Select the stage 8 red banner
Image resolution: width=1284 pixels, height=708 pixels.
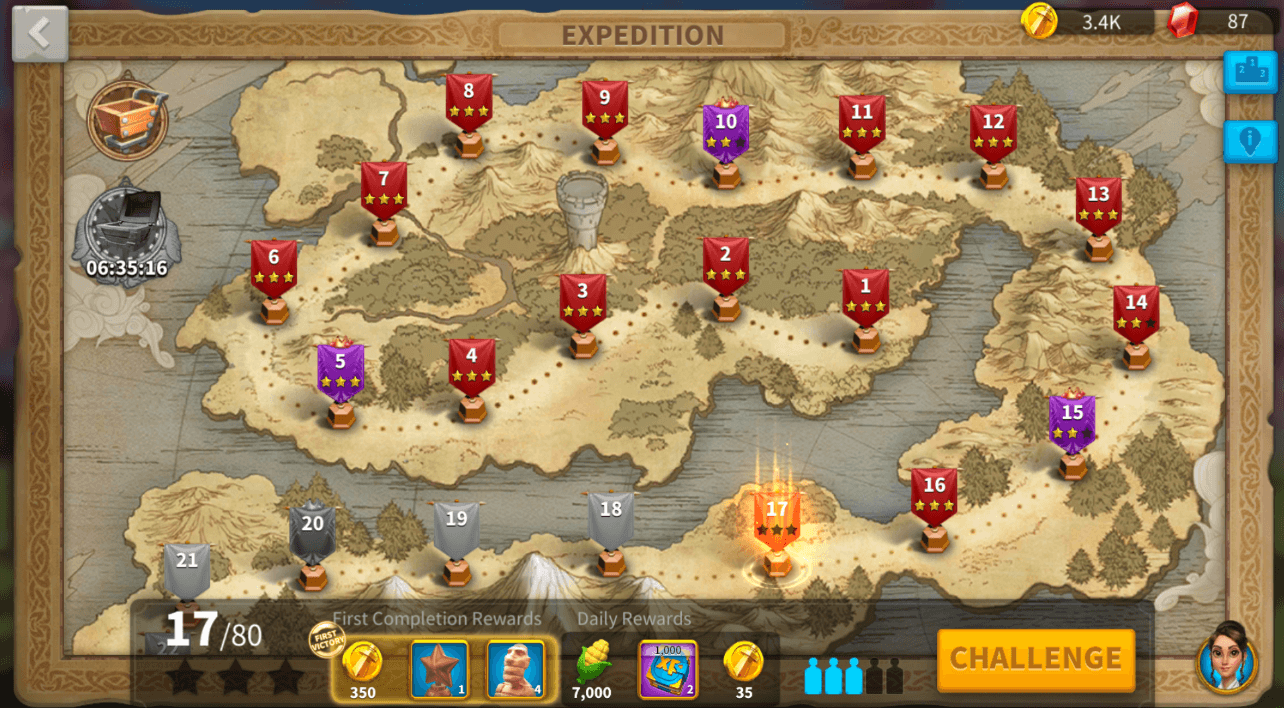[x=468, y=102]
